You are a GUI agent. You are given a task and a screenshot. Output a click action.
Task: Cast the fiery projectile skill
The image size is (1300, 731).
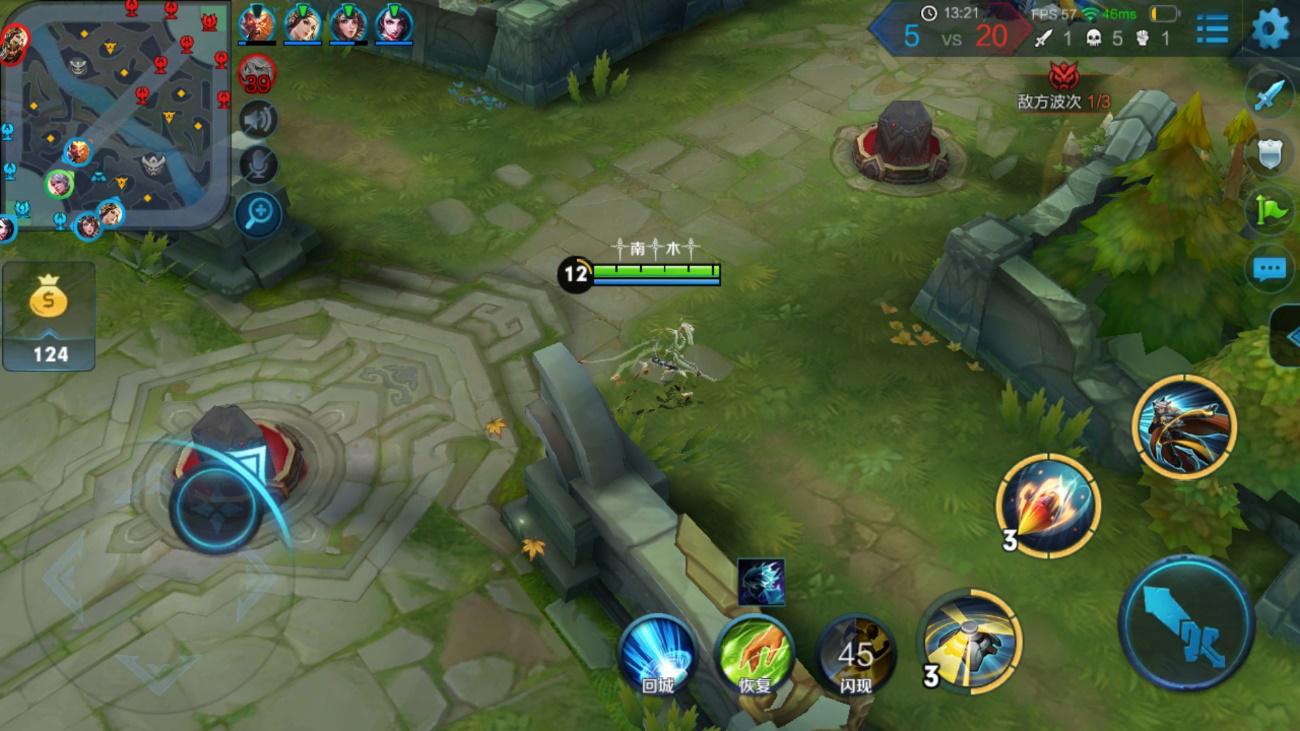[1047, 505]
